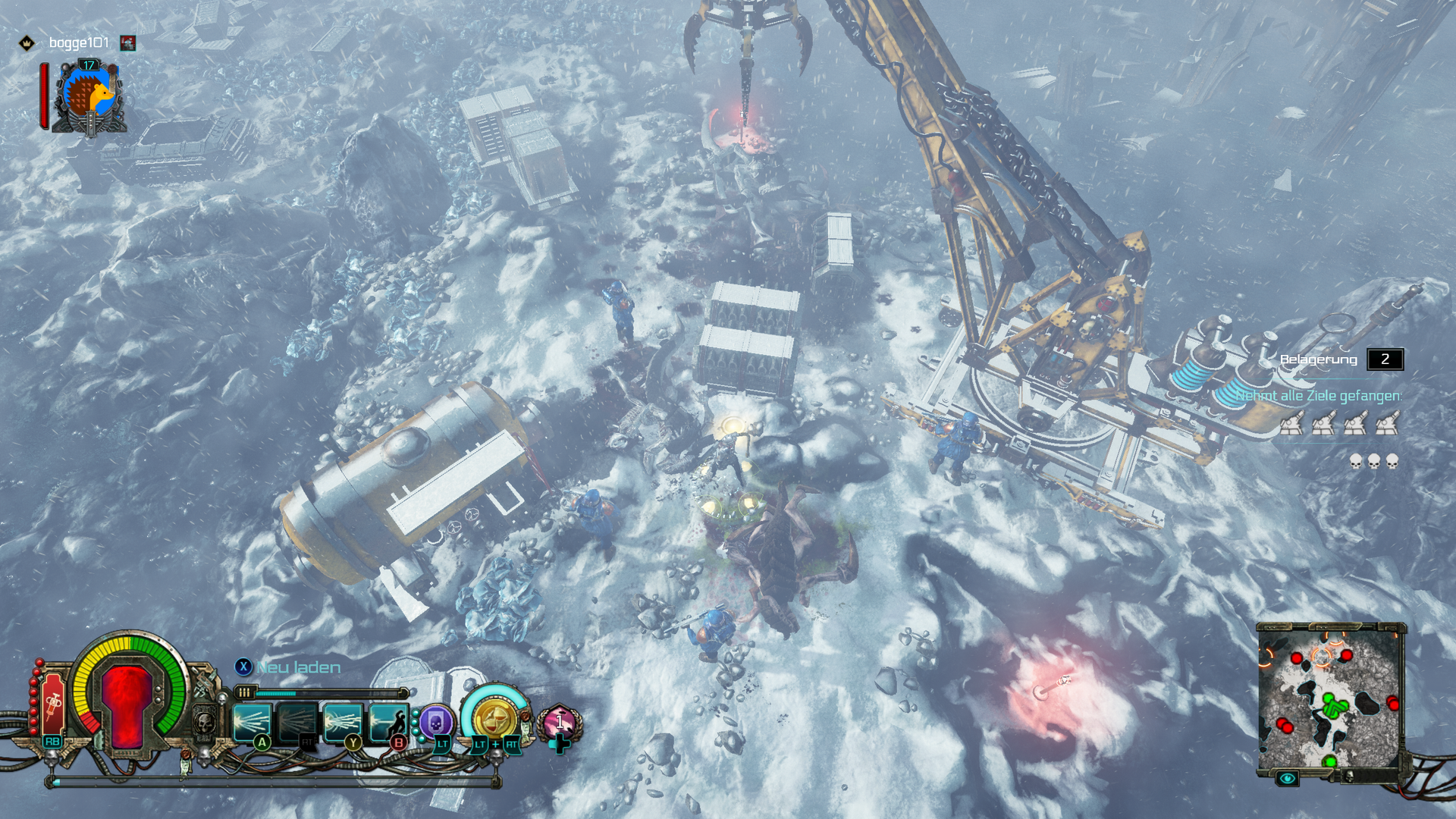Activate the dodging figure skill
The width and height of the screenshot is (1456, 819).
[388, 721]
